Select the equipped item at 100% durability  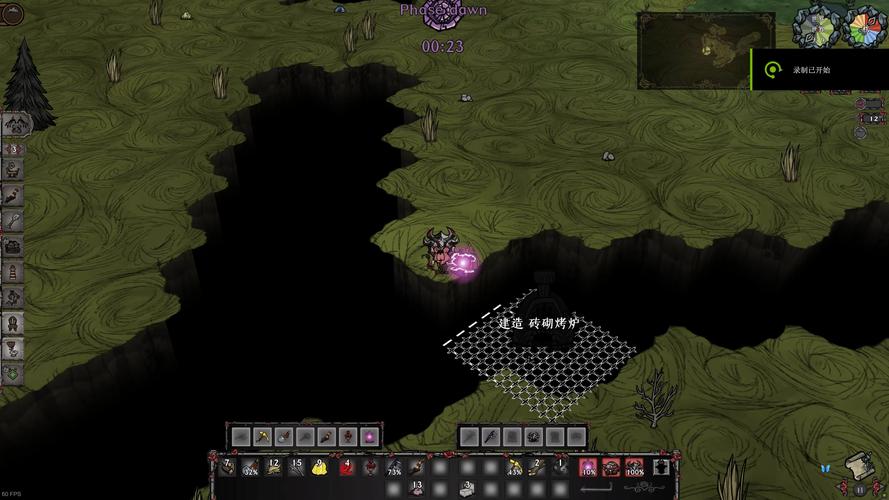coord(634,467)
